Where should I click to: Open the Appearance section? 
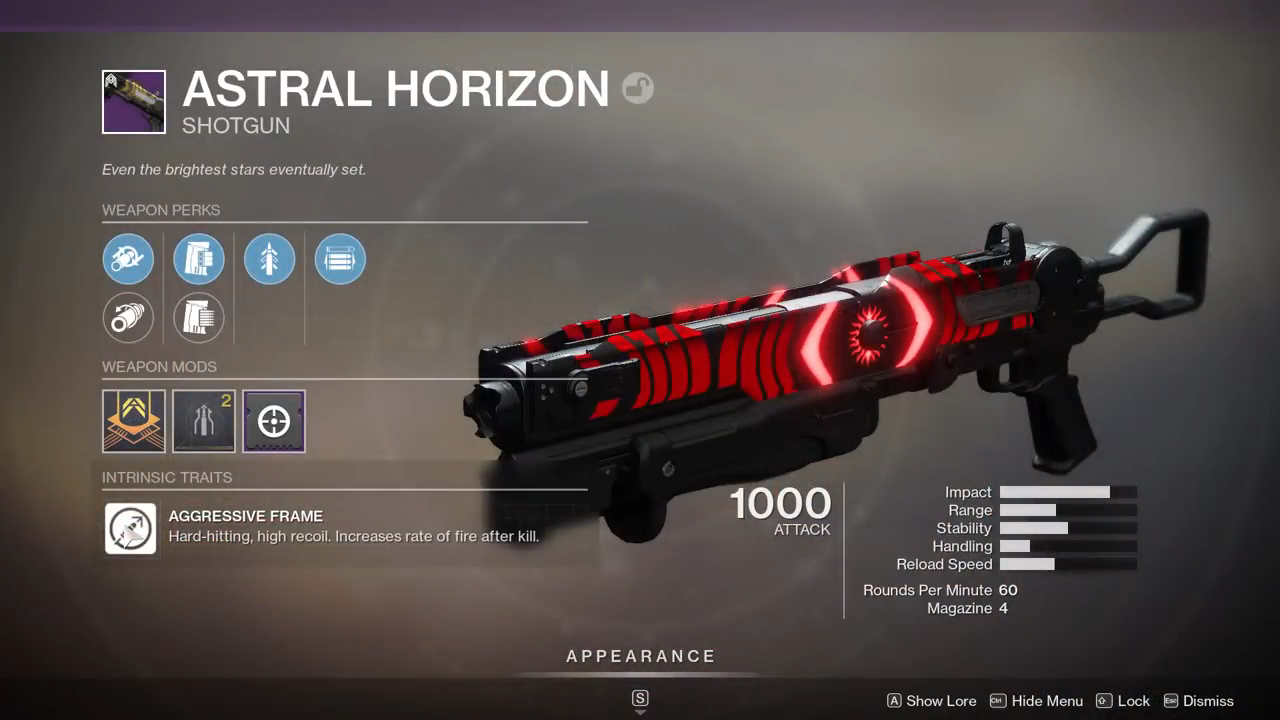[x=641, y=657]
